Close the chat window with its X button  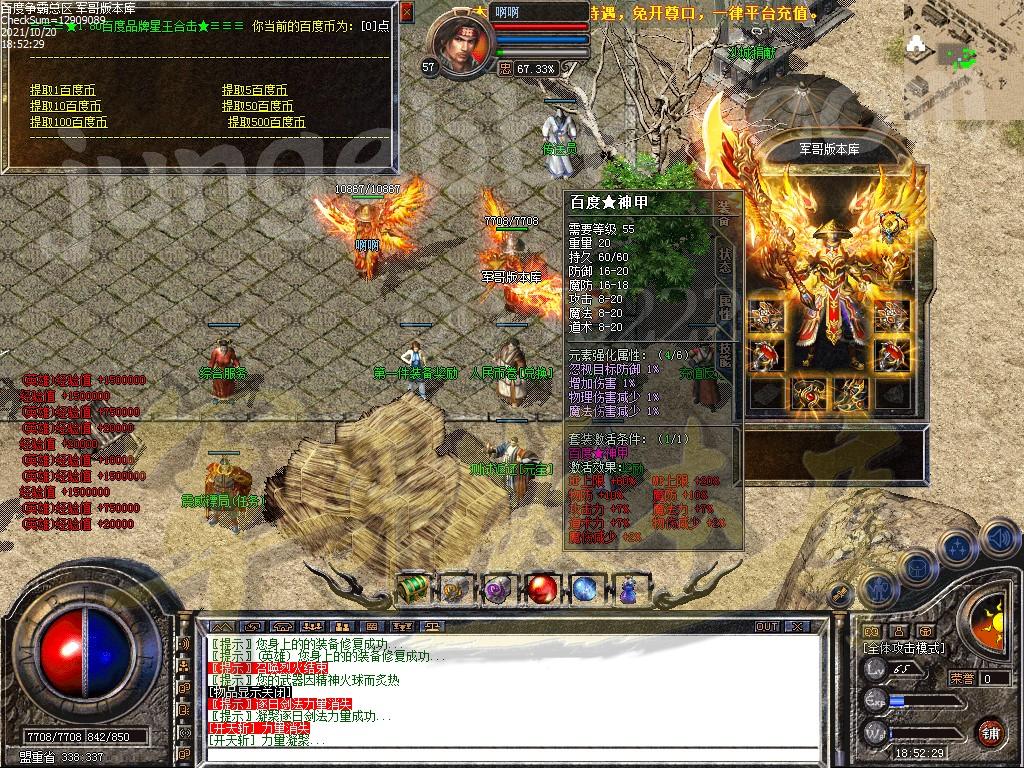797,626
